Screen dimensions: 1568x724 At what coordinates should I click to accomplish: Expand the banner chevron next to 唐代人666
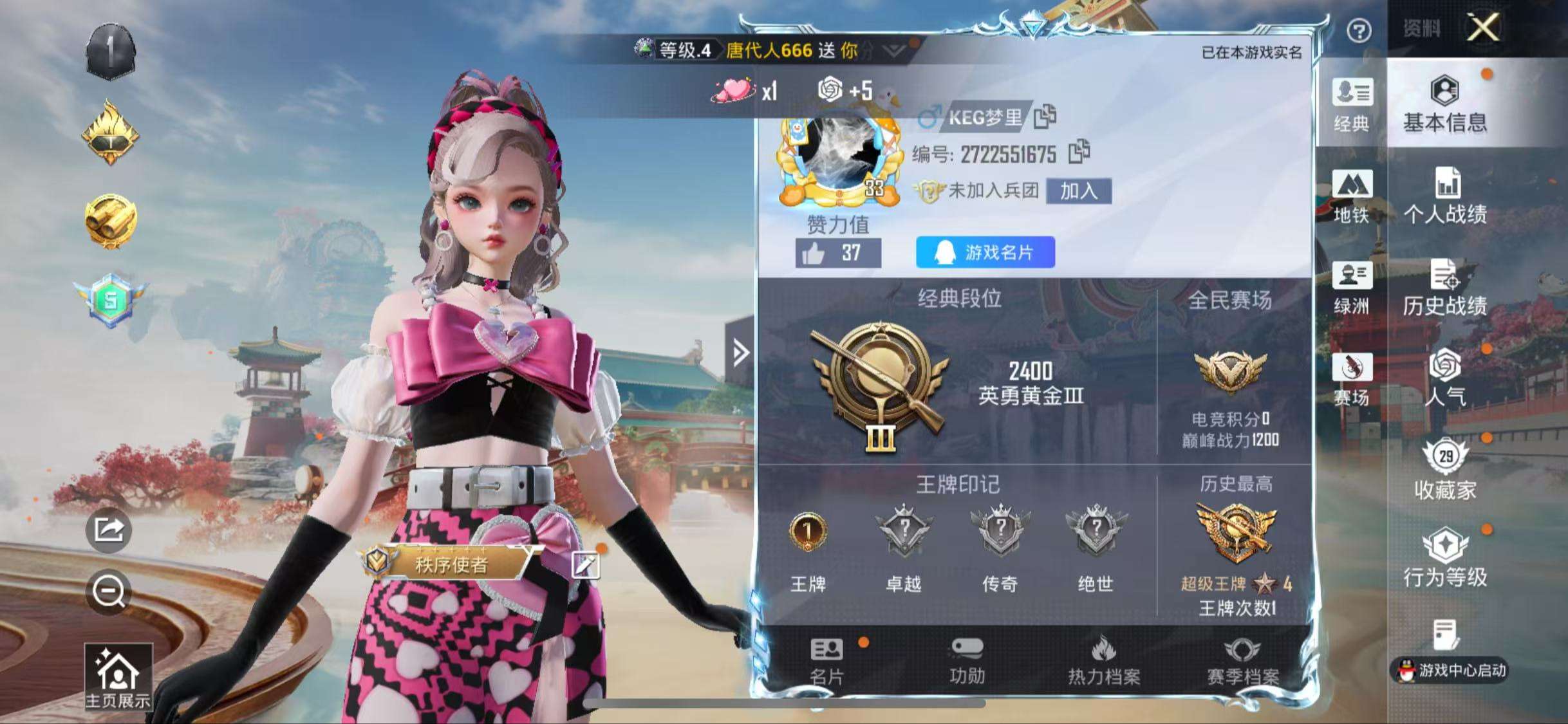click(895, 50)
